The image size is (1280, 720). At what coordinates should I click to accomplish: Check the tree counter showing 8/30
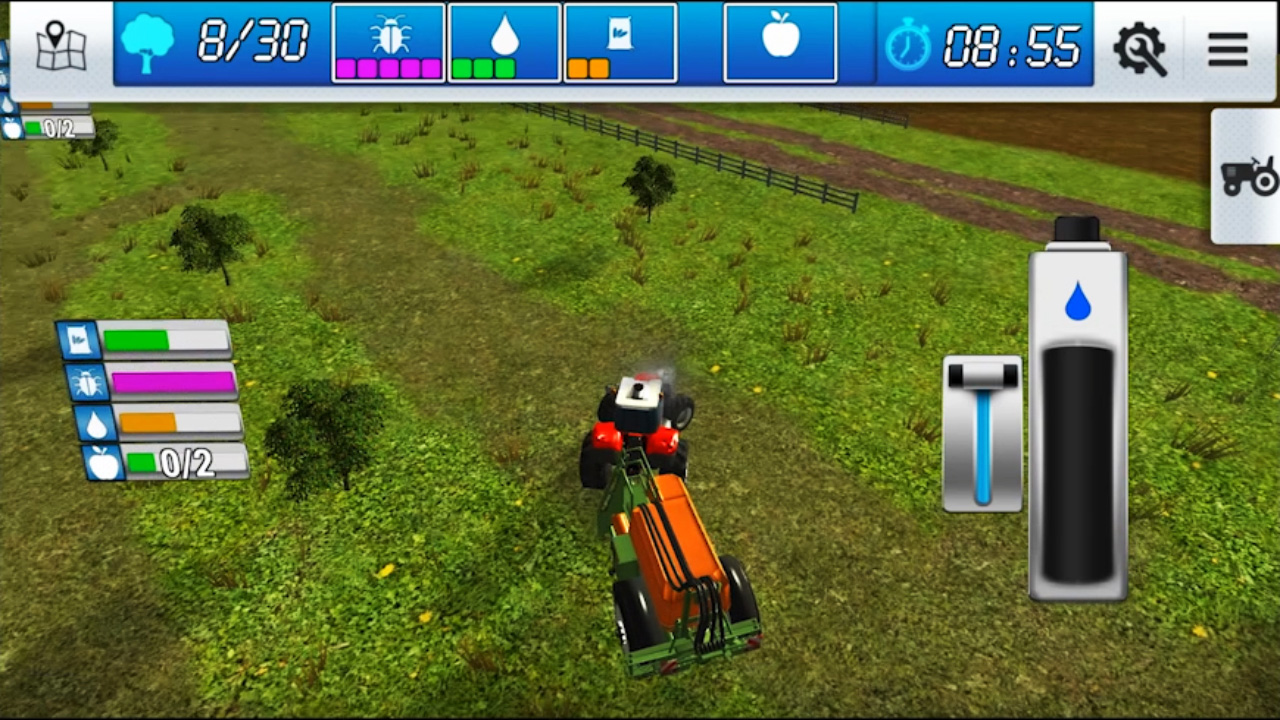(220, 42)
